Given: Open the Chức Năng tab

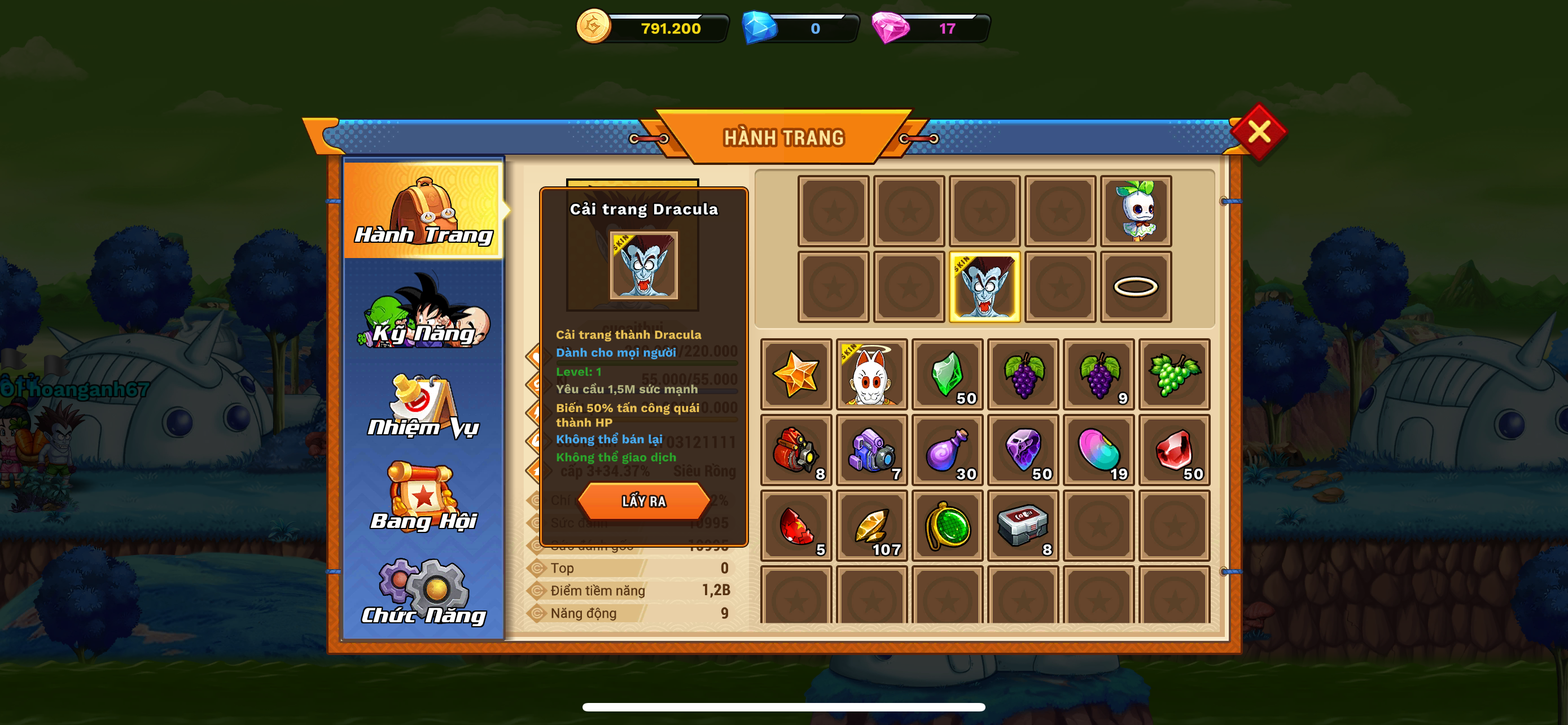Looking at the screenshot, I should click(424, 592).
